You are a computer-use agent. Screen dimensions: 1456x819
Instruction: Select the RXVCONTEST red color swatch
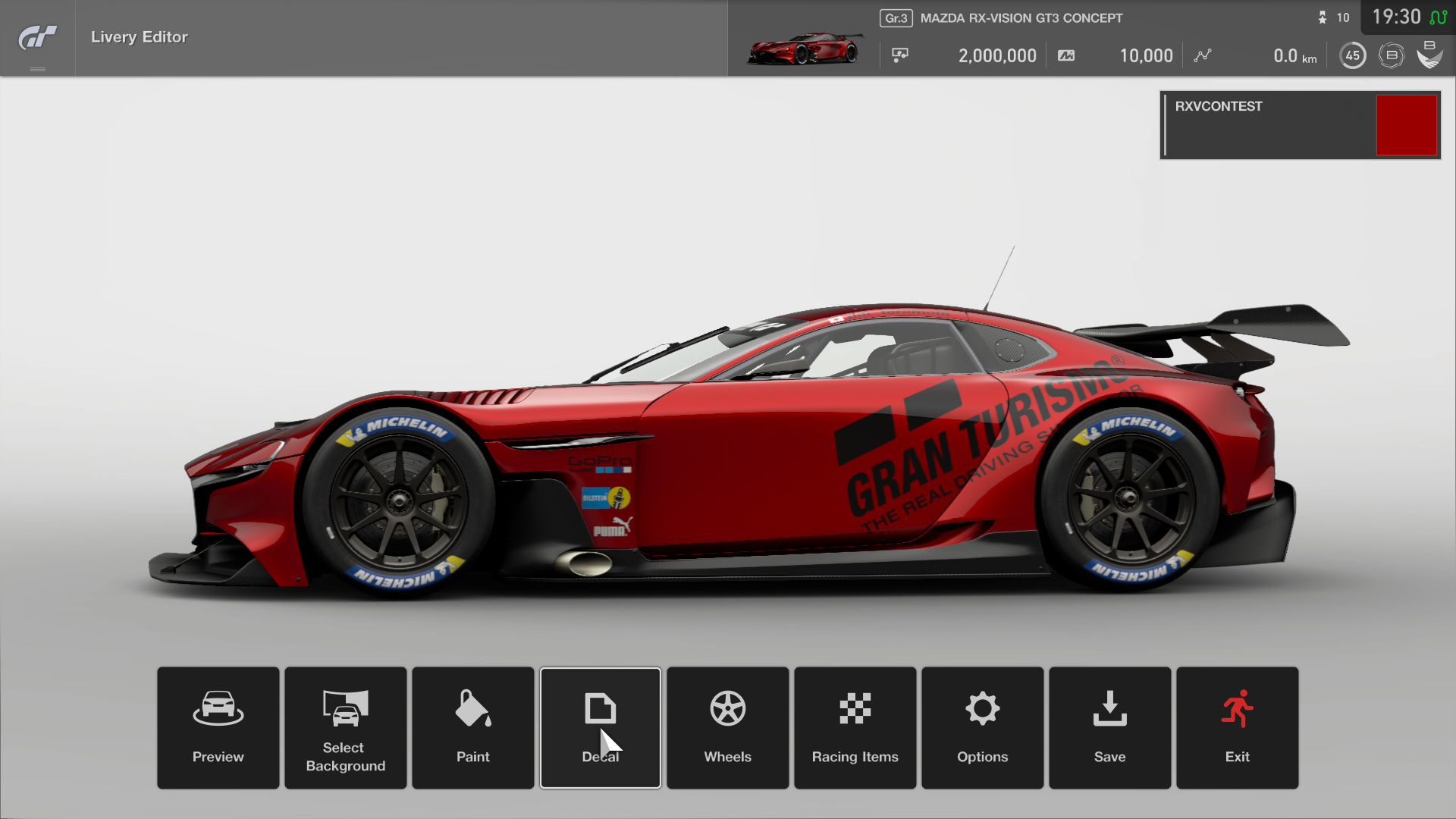click(1407, 125)
